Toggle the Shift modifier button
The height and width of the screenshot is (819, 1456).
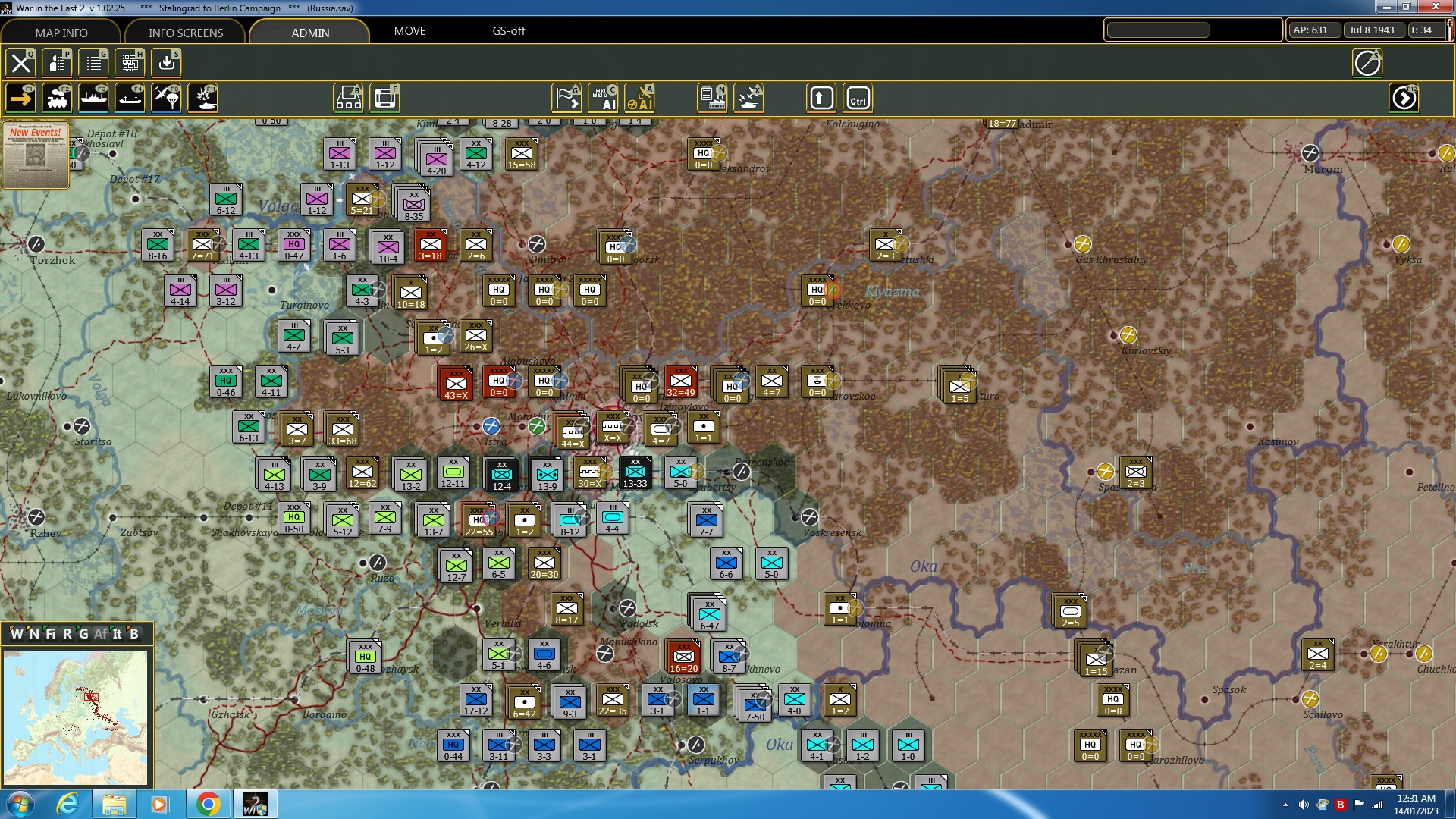(x=821, y=98)
